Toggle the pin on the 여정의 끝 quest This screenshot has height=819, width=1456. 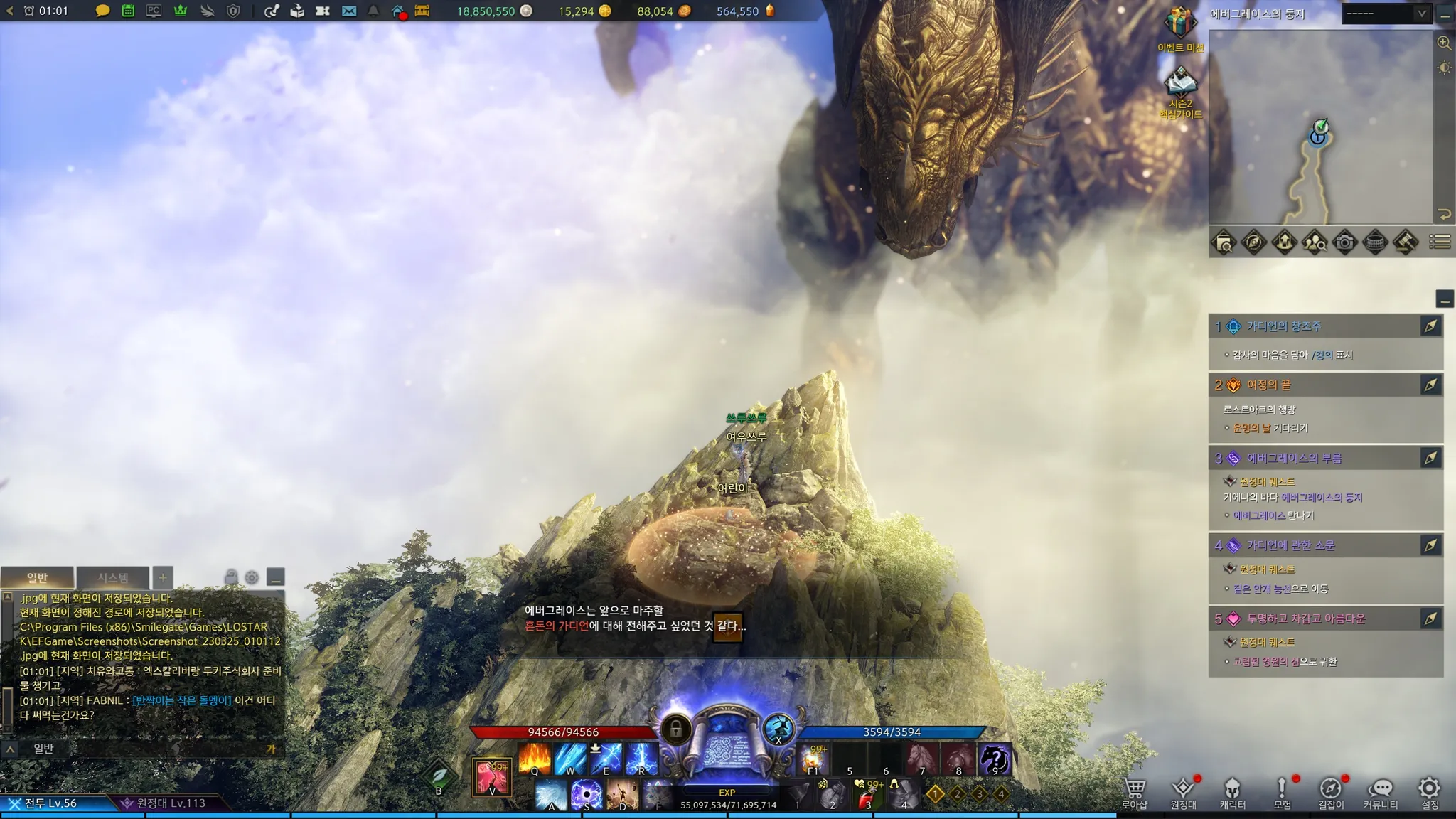click(1430, 385)
